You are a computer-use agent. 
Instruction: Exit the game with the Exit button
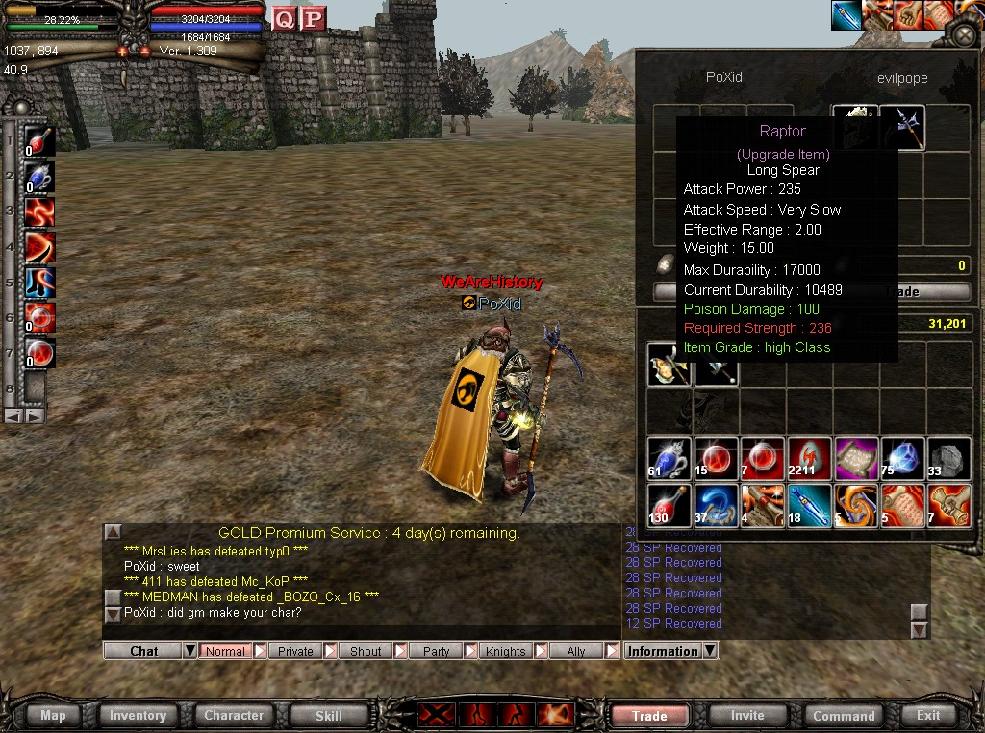pos(928,715)
